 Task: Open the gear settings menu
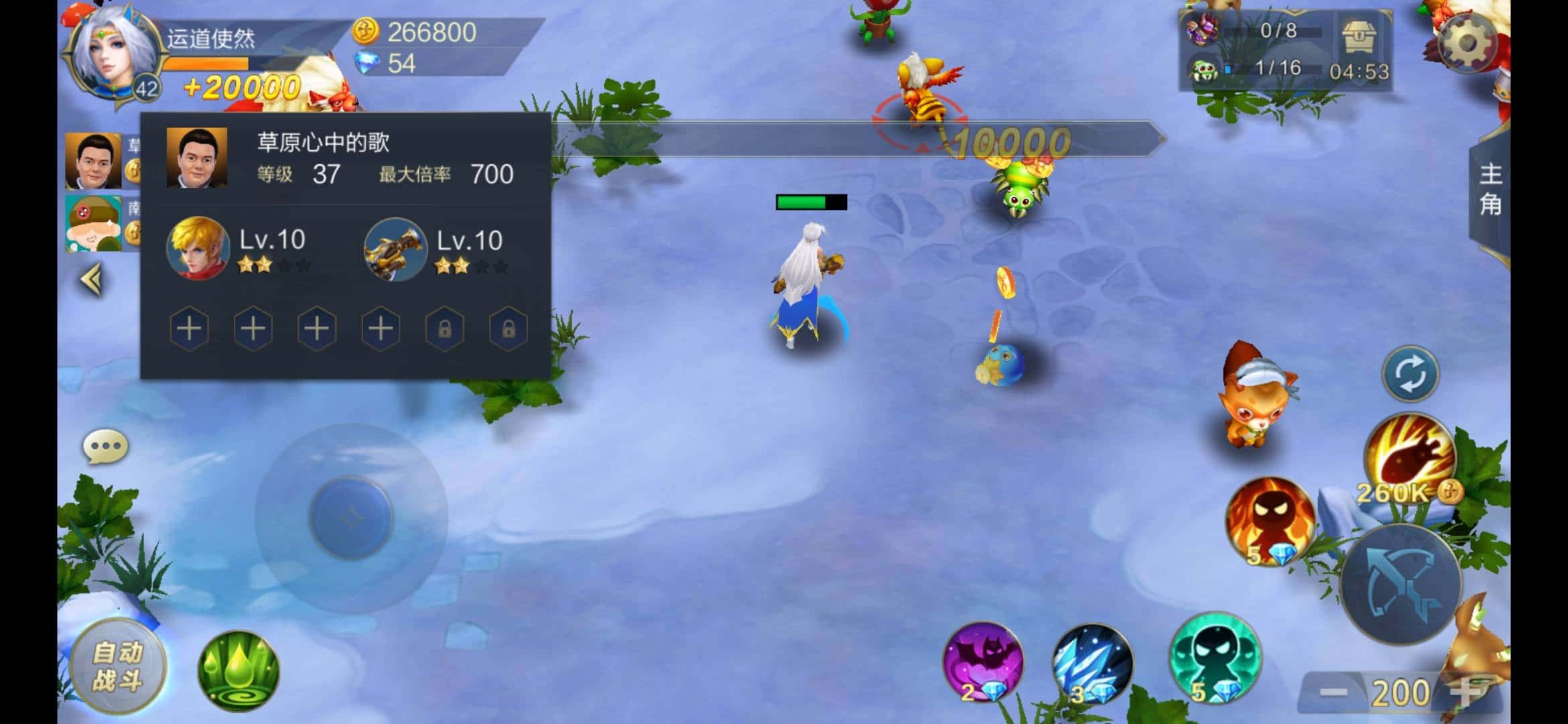tap(1466, 44)
